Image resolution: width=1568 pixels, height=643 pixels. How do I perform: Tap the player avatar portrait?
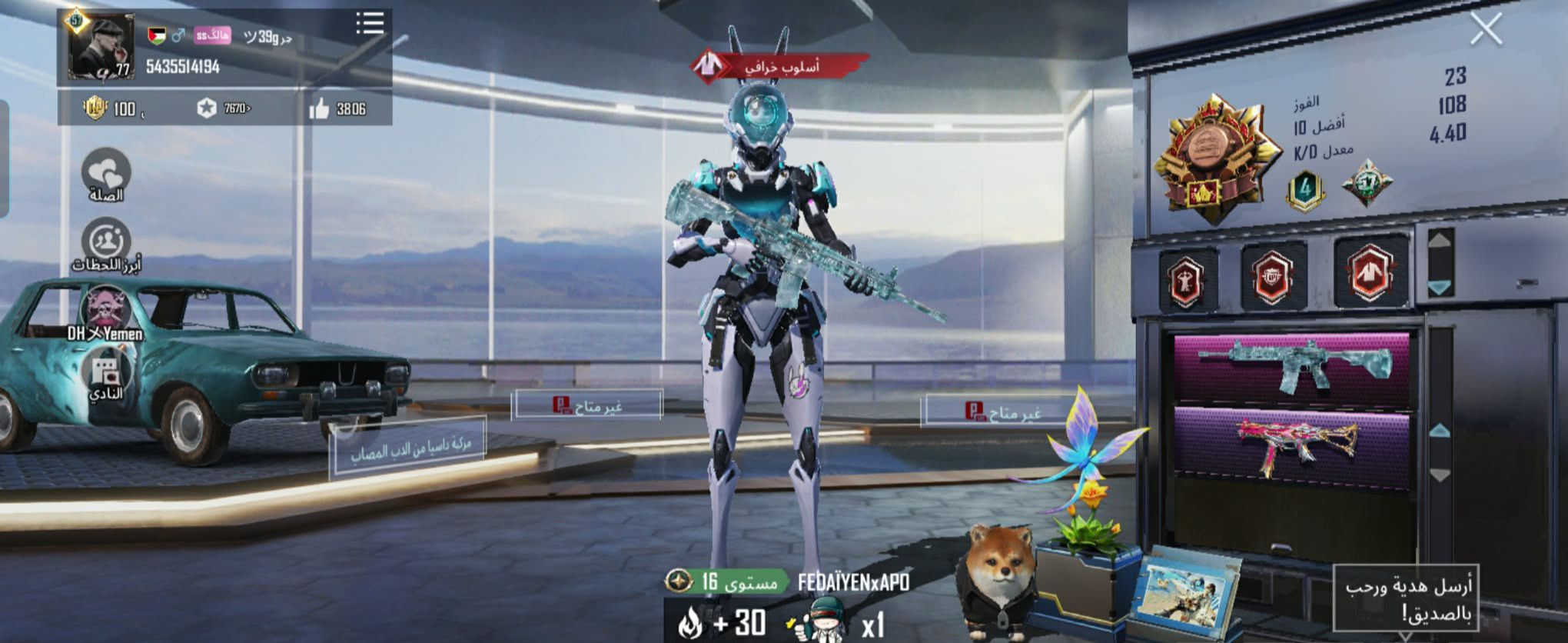click(101, 47)
